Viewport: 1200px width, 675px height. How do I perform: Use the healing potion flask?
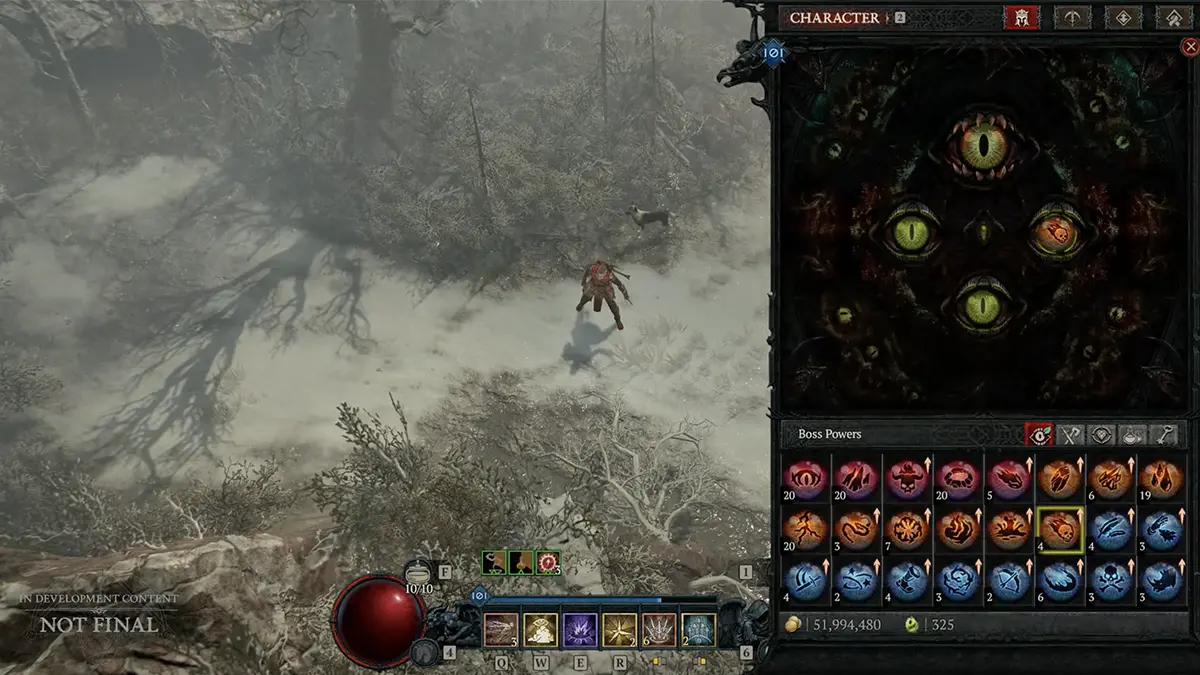tap(420, 574)
